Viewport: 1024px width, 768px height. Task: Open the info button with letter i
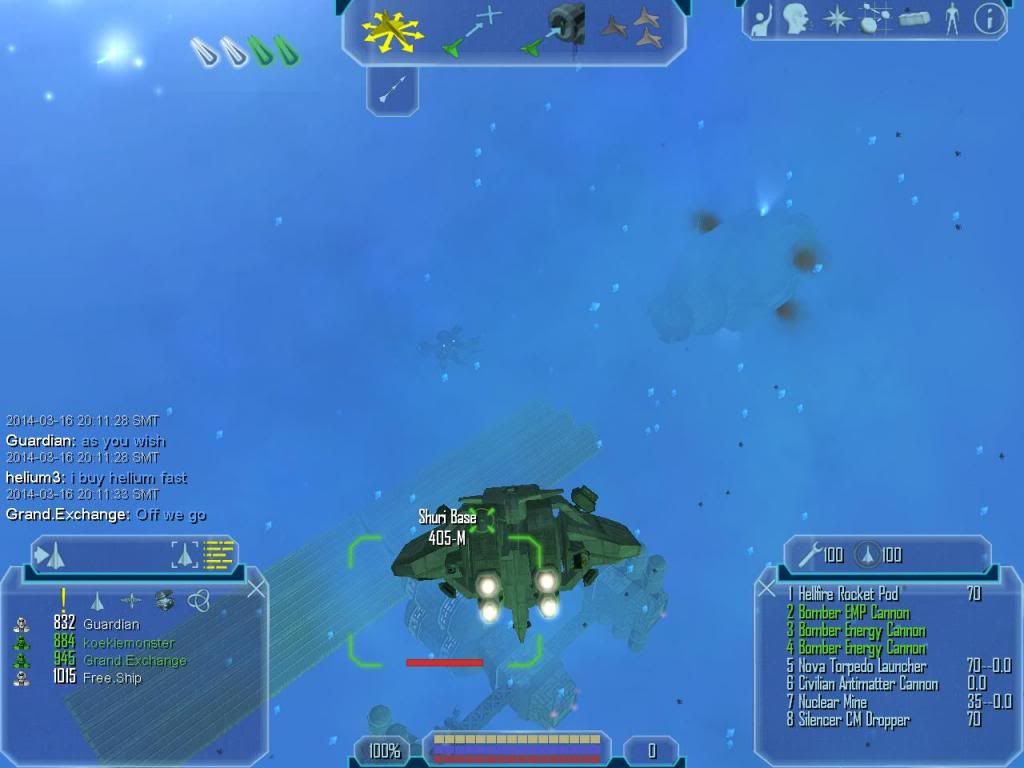click(989, 18)
